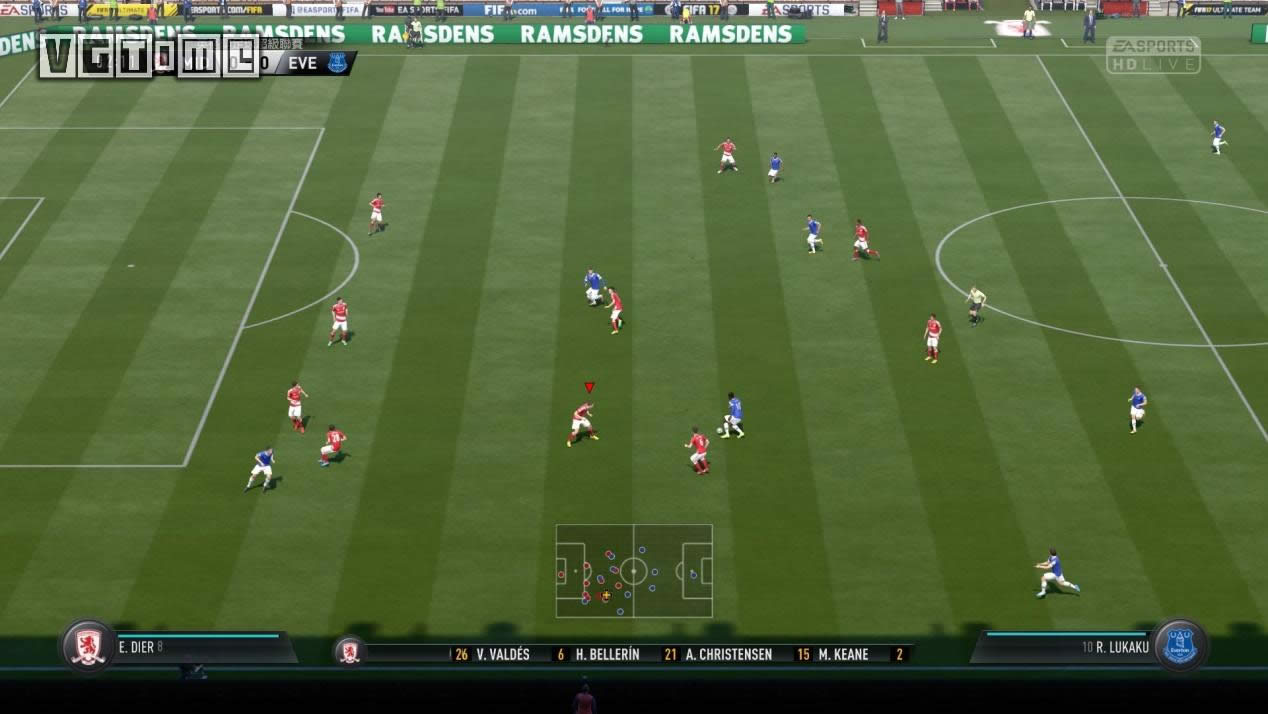Choose H. Bellerín in the lineup ticker

[x=607, y=654]
